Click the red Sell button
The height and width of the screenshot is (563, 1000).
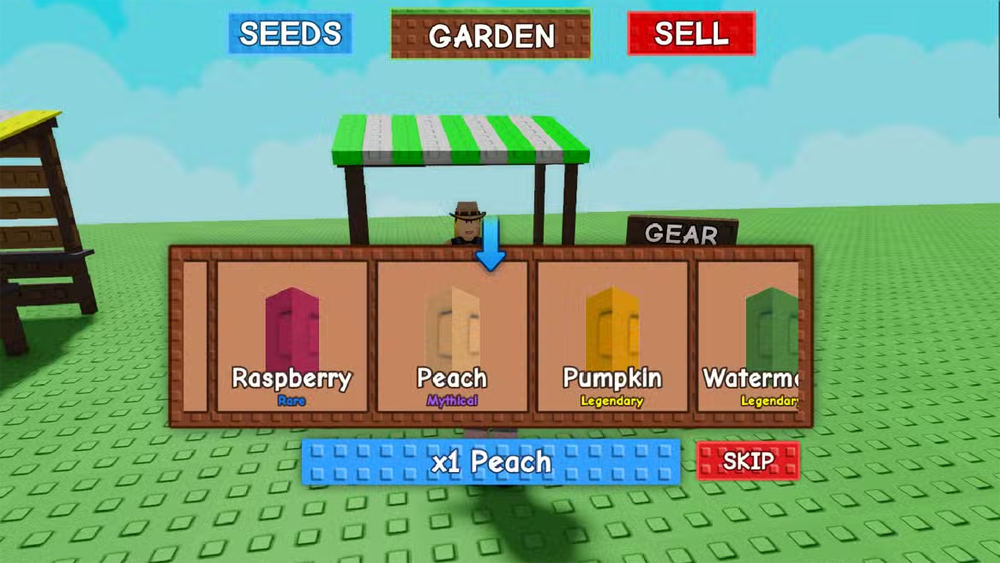(x=691, y=34)
